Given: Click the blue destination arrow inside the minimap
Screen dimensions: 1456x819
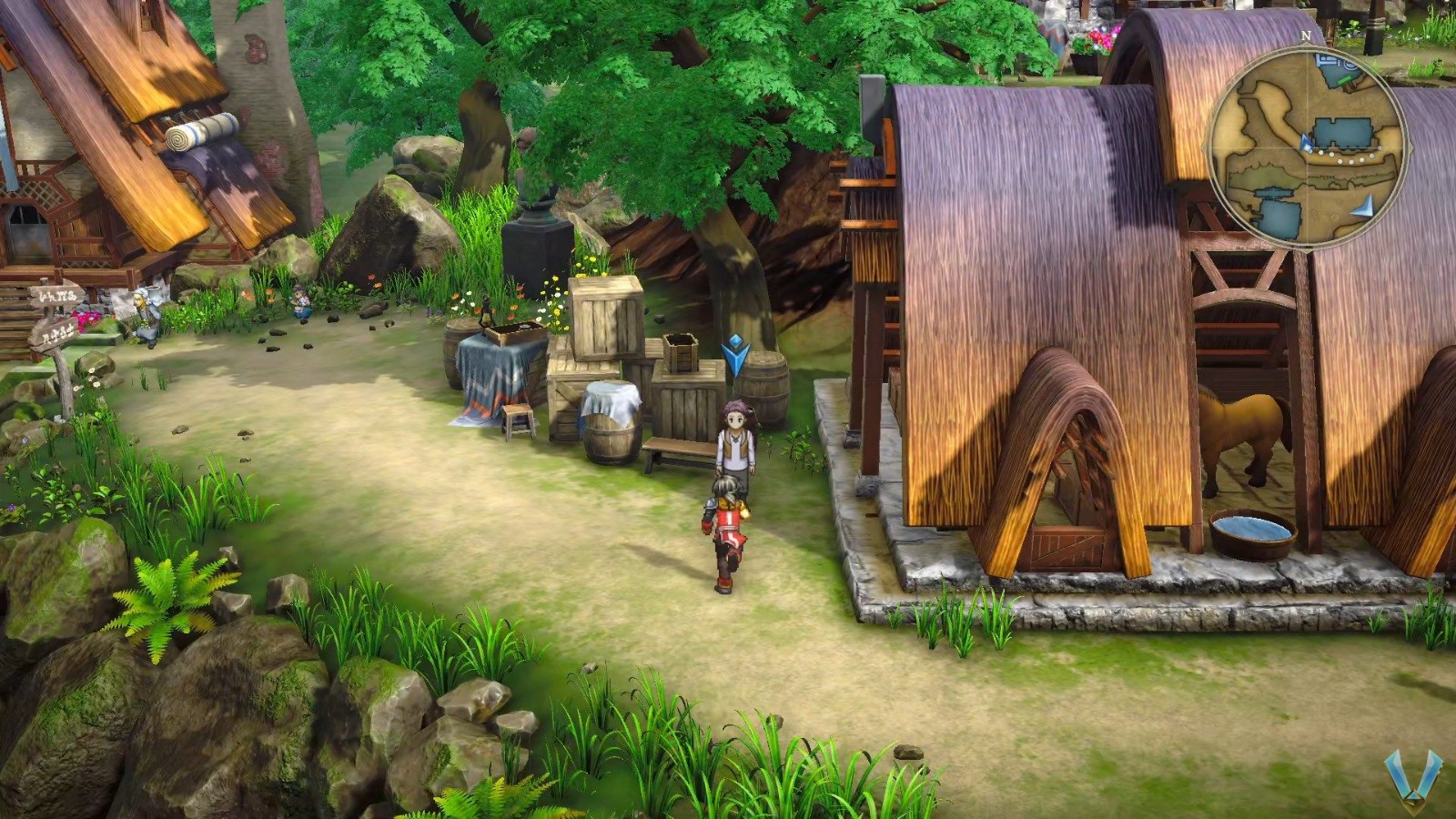Looking at the screenshot, I should (x=1364, y=207).
